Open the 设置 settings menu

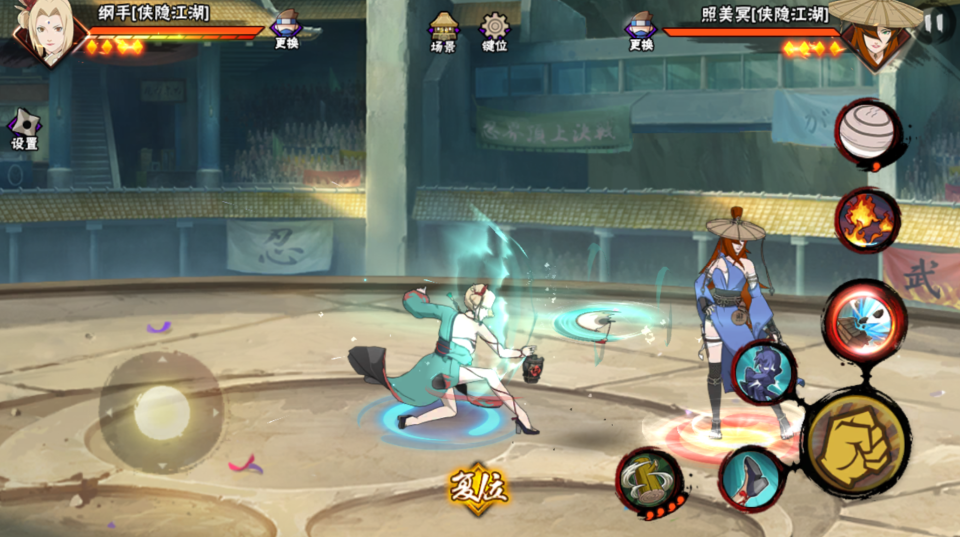24,129
